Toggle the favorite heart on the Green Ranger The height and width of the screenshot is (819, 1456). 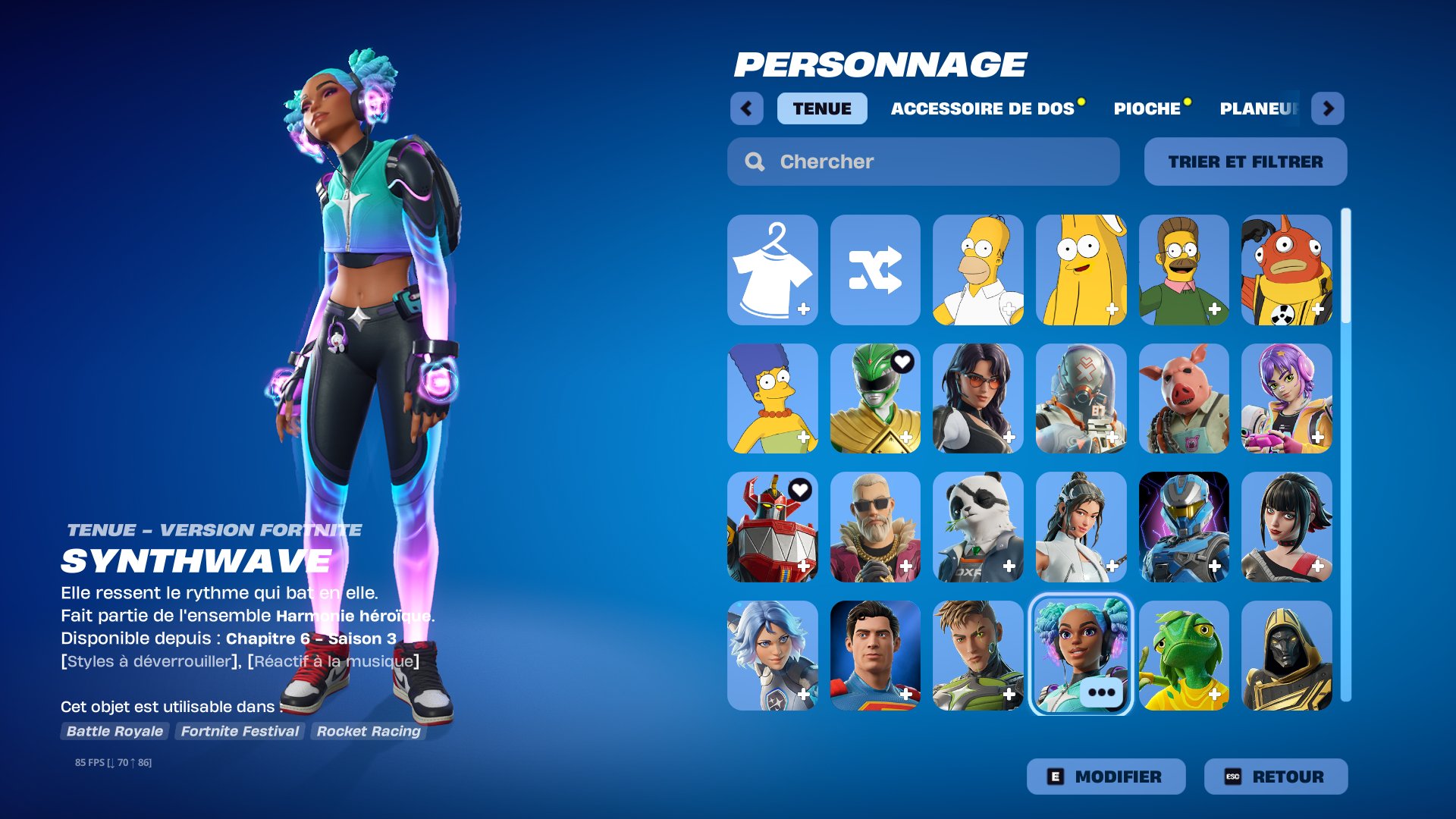pyautogui.click(x=902, y=362)
